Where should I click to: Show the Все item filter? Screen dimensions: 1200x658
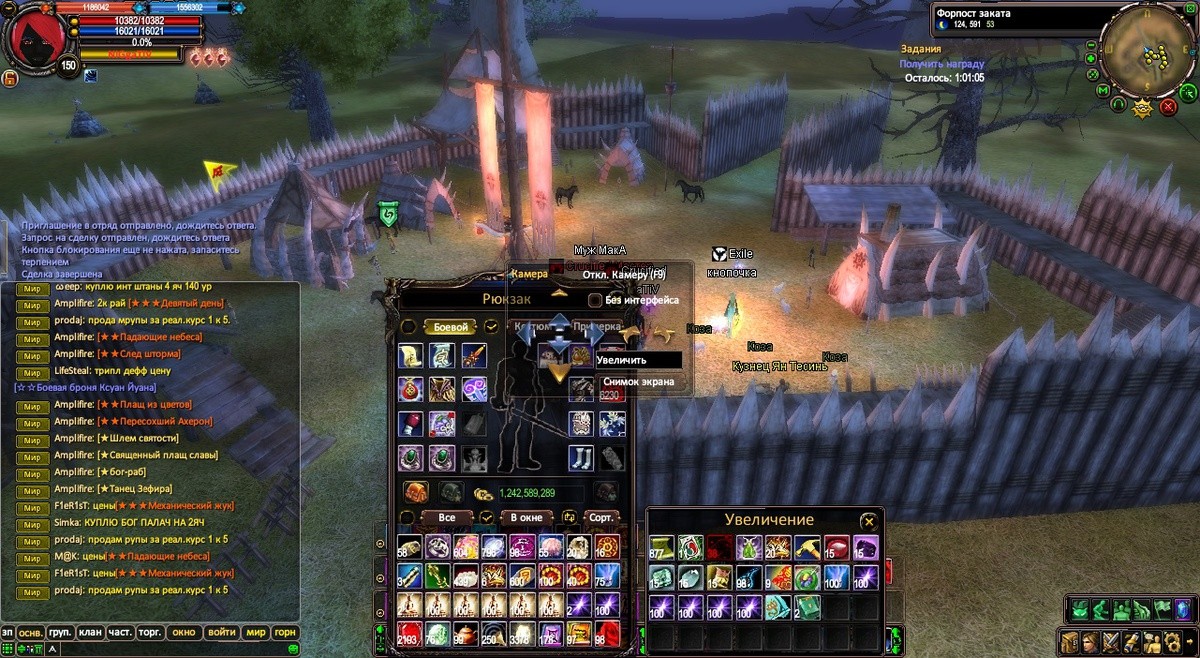pos(447,518)
